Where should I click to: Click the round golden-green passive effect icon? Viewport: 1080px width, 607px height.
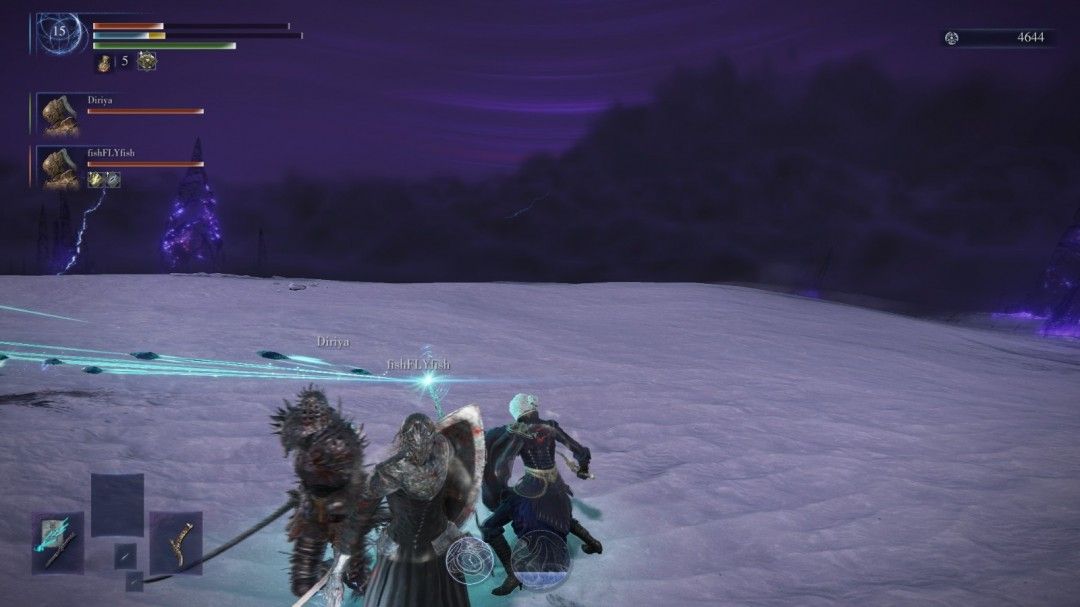146,61
